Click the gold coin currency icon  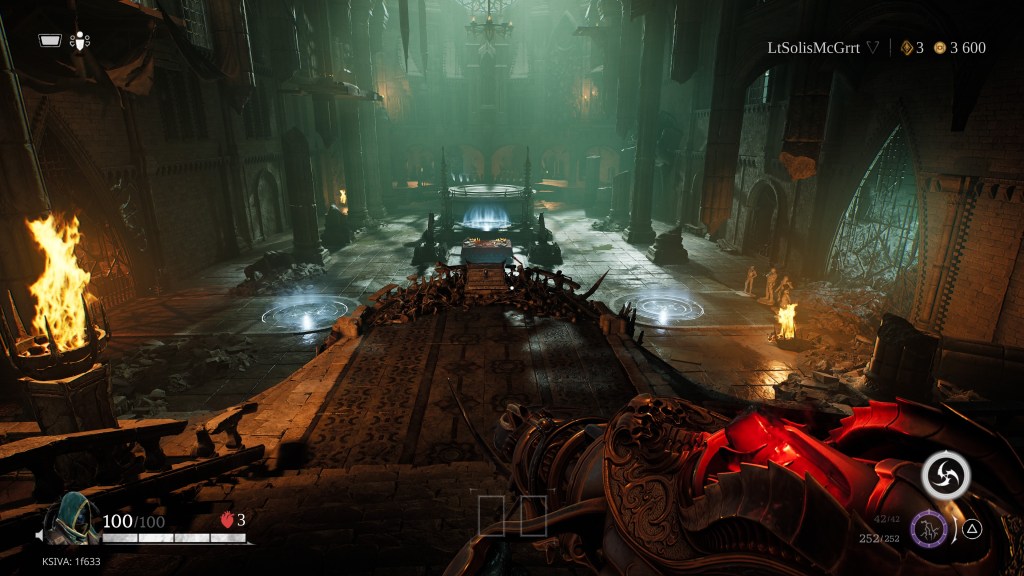click(x=939, y=48)
